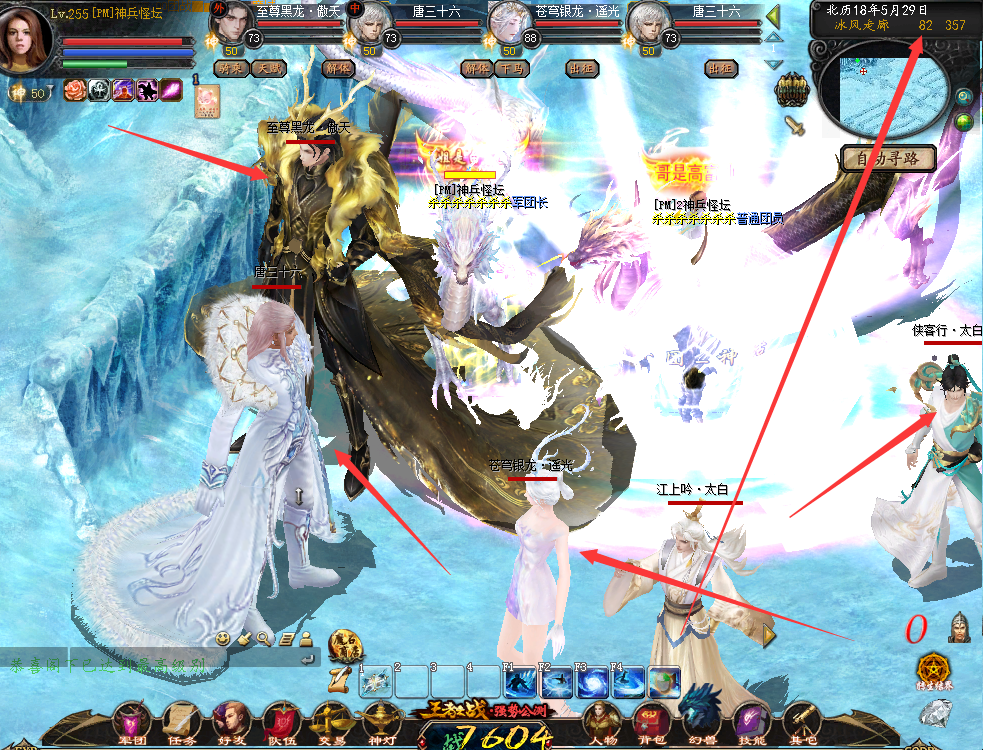Open the 技能 (Skills) menu
Viewport: 983px width, 750px height.
click(x=750, y=720)
